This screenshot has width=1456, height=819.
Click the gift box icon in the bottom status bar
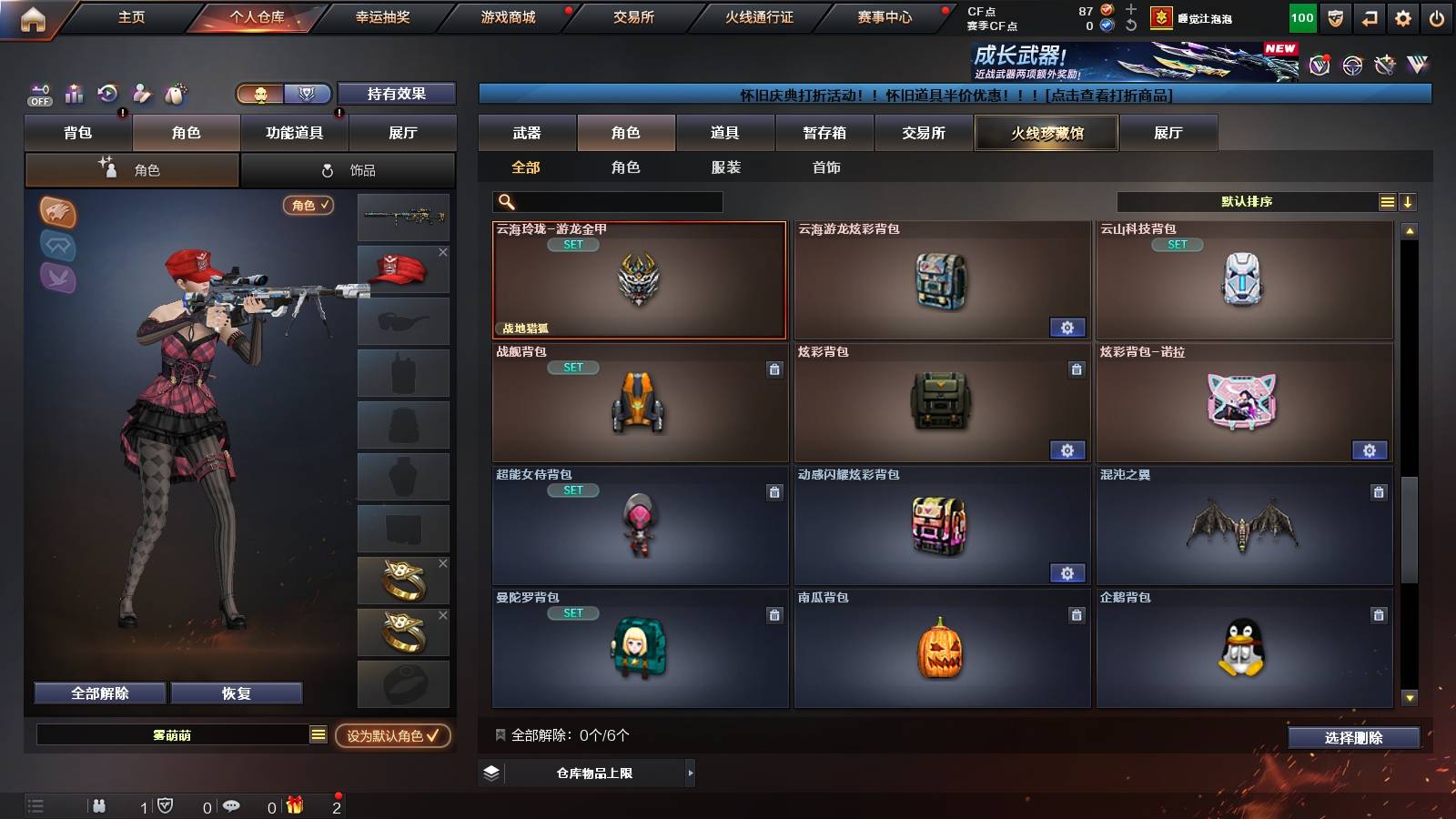(293, 804)
